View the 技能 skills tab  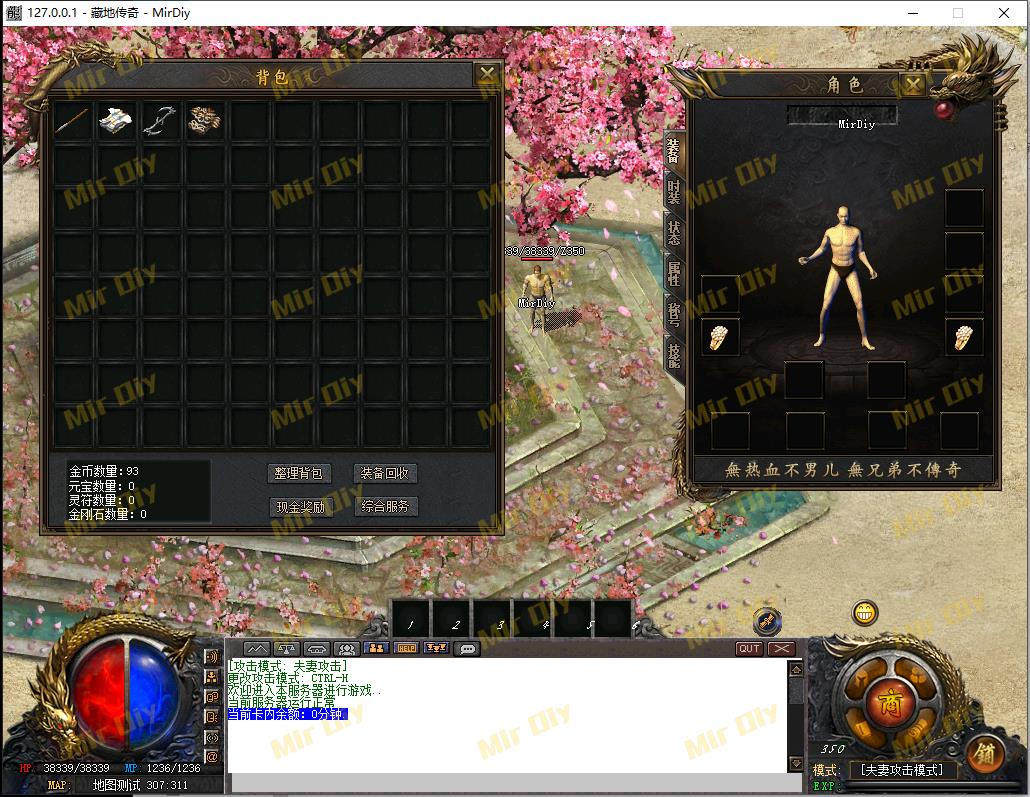point(674,353)
